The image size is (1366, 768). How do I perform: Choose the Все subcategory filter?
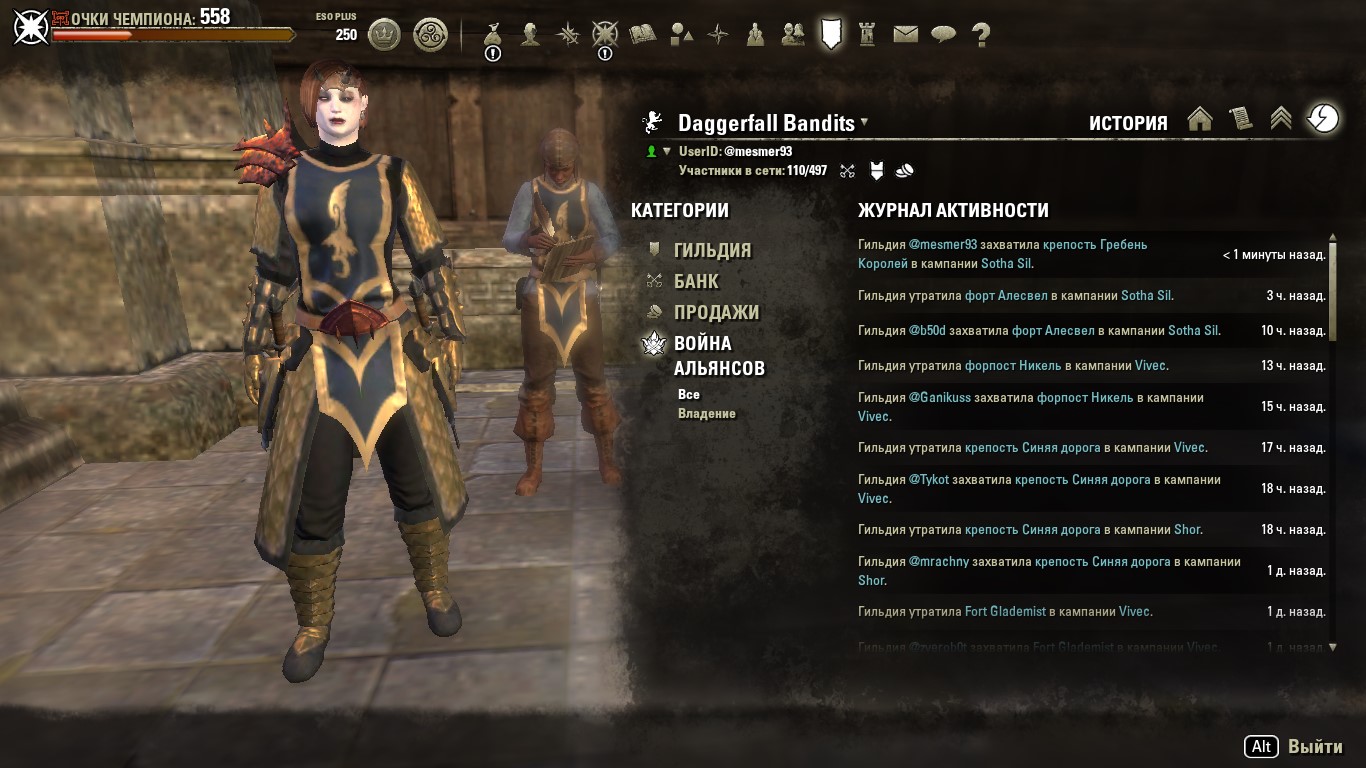pyautogui.click(x=688, y=395)
